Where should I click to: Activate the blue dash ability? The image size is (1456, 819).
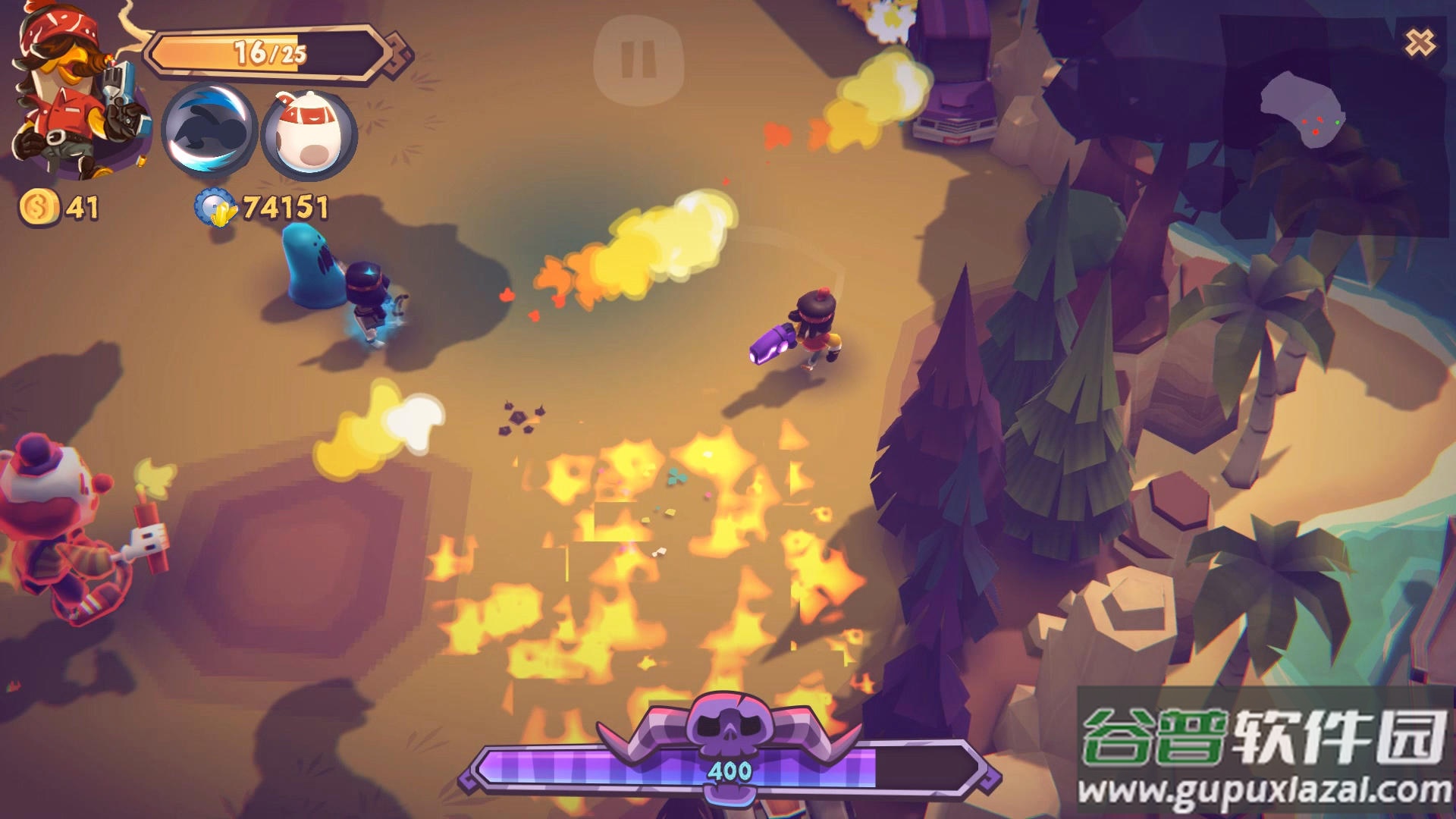(209, 130)
